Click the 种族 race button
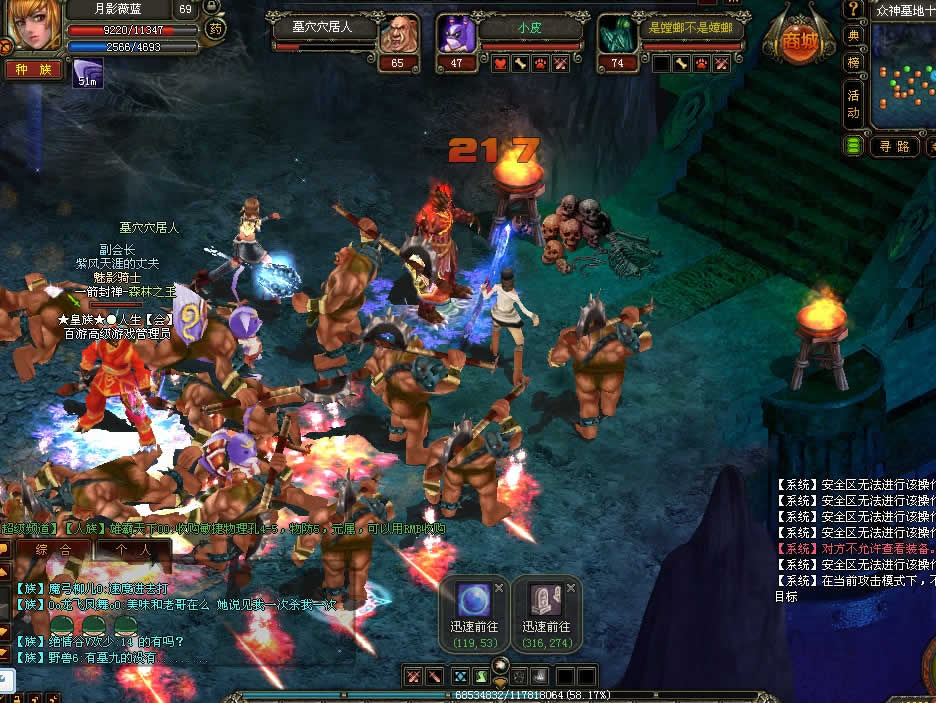Image resolution: width=936 pixels, height=703 pixels. [33, 70]
